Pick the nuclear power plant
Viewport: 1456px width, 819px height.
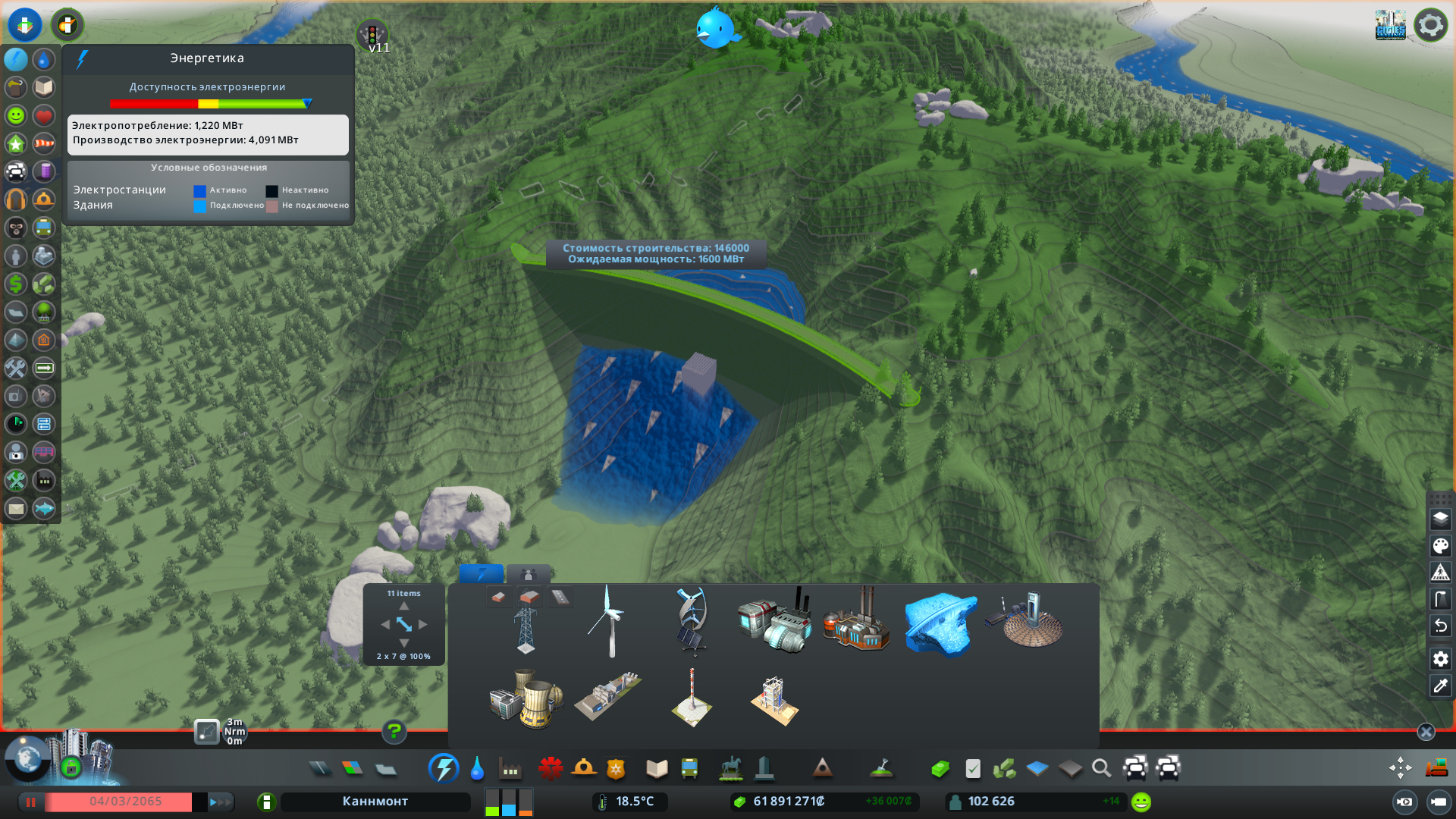point(526,699)
